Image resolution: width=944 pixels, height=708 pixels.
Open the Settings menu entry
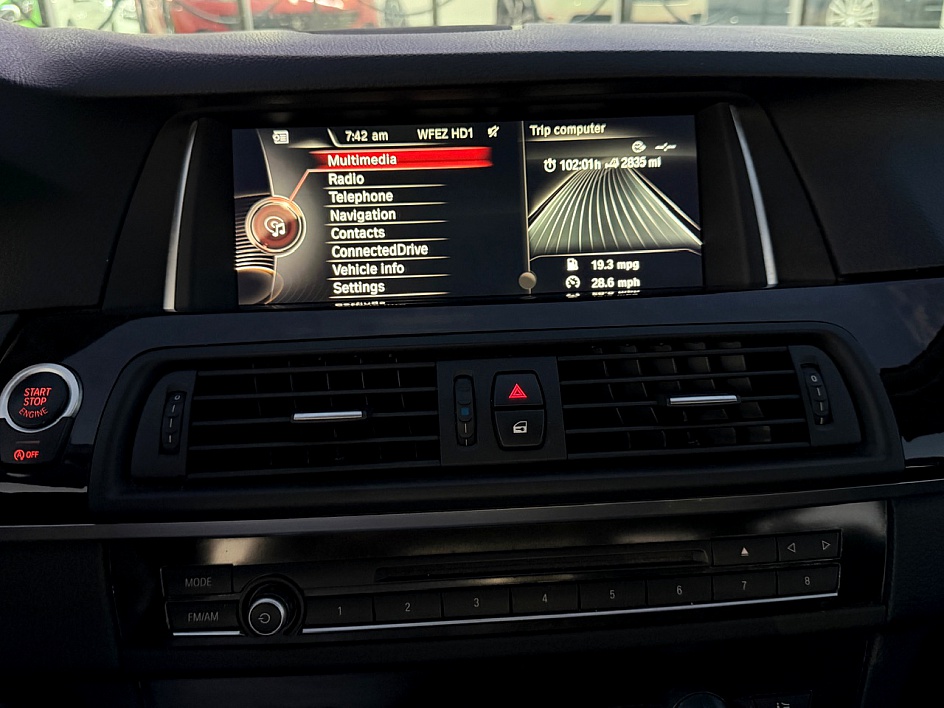click(358, 287)
